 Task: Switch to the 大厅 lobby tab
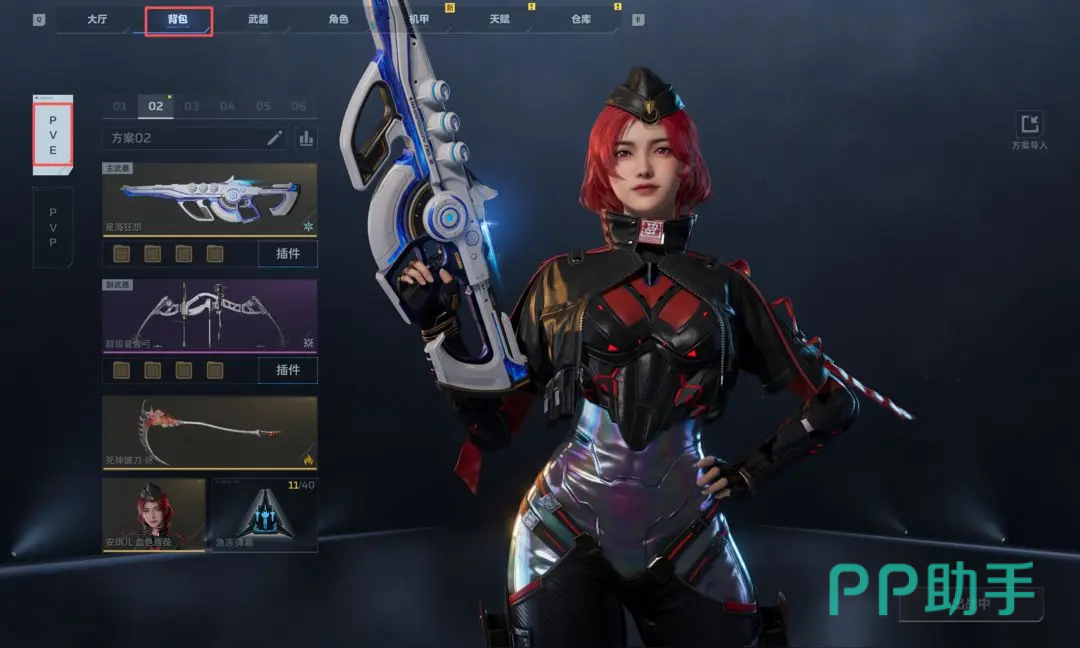click(97, 20)
